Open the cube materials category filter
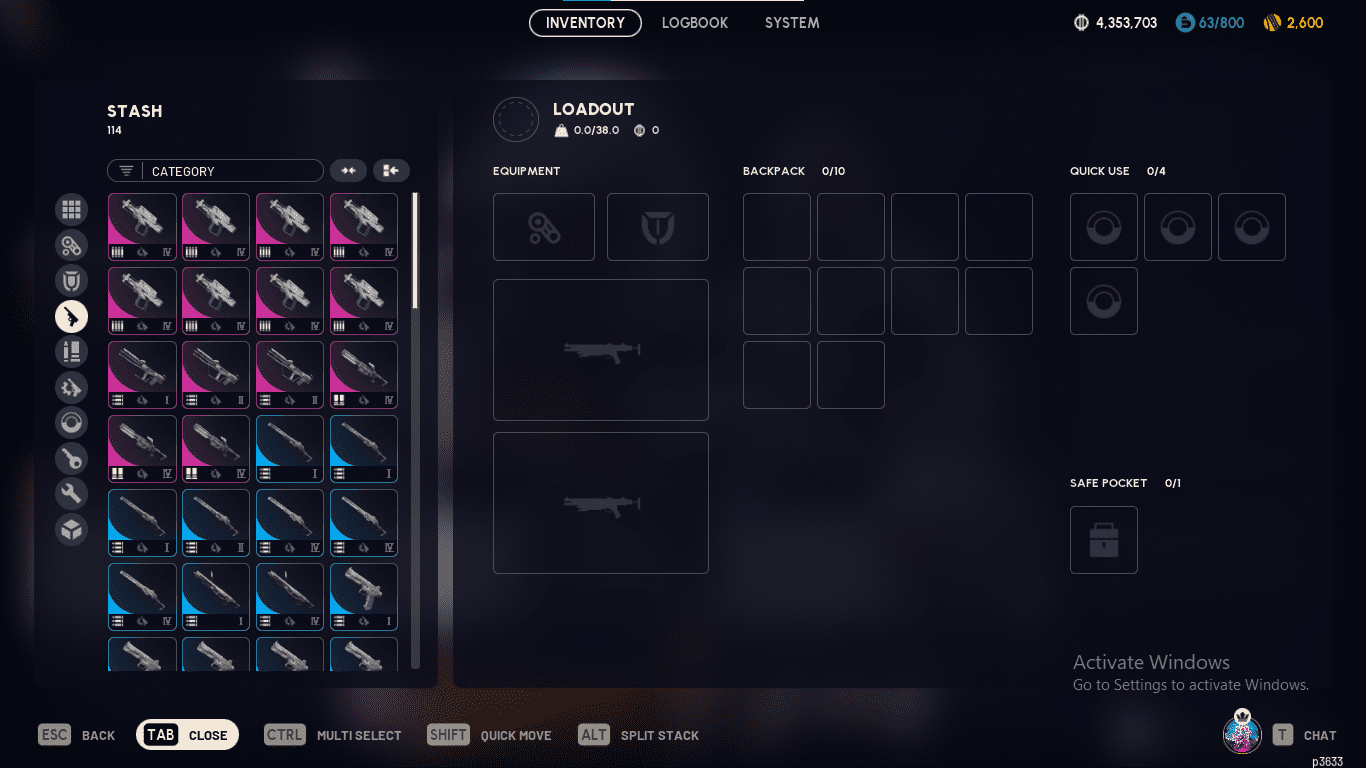This screenshot has width=1366, height=768. tap(71, 529)
